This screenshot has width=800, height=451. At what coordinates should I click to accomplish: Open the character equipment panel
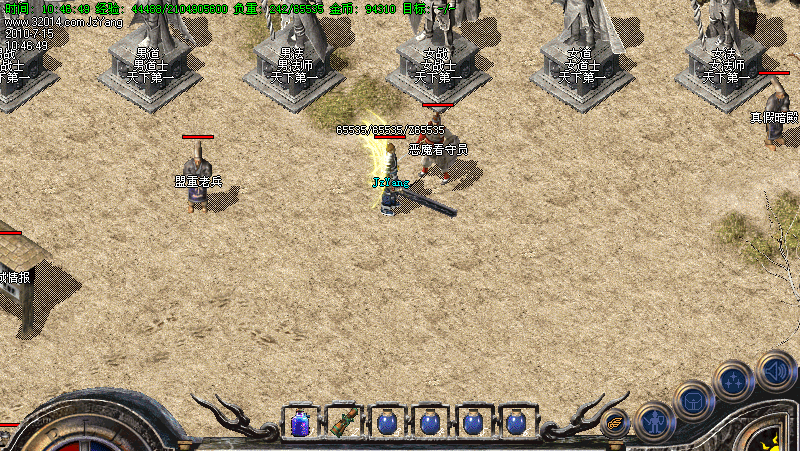click(x=654, y=421)
